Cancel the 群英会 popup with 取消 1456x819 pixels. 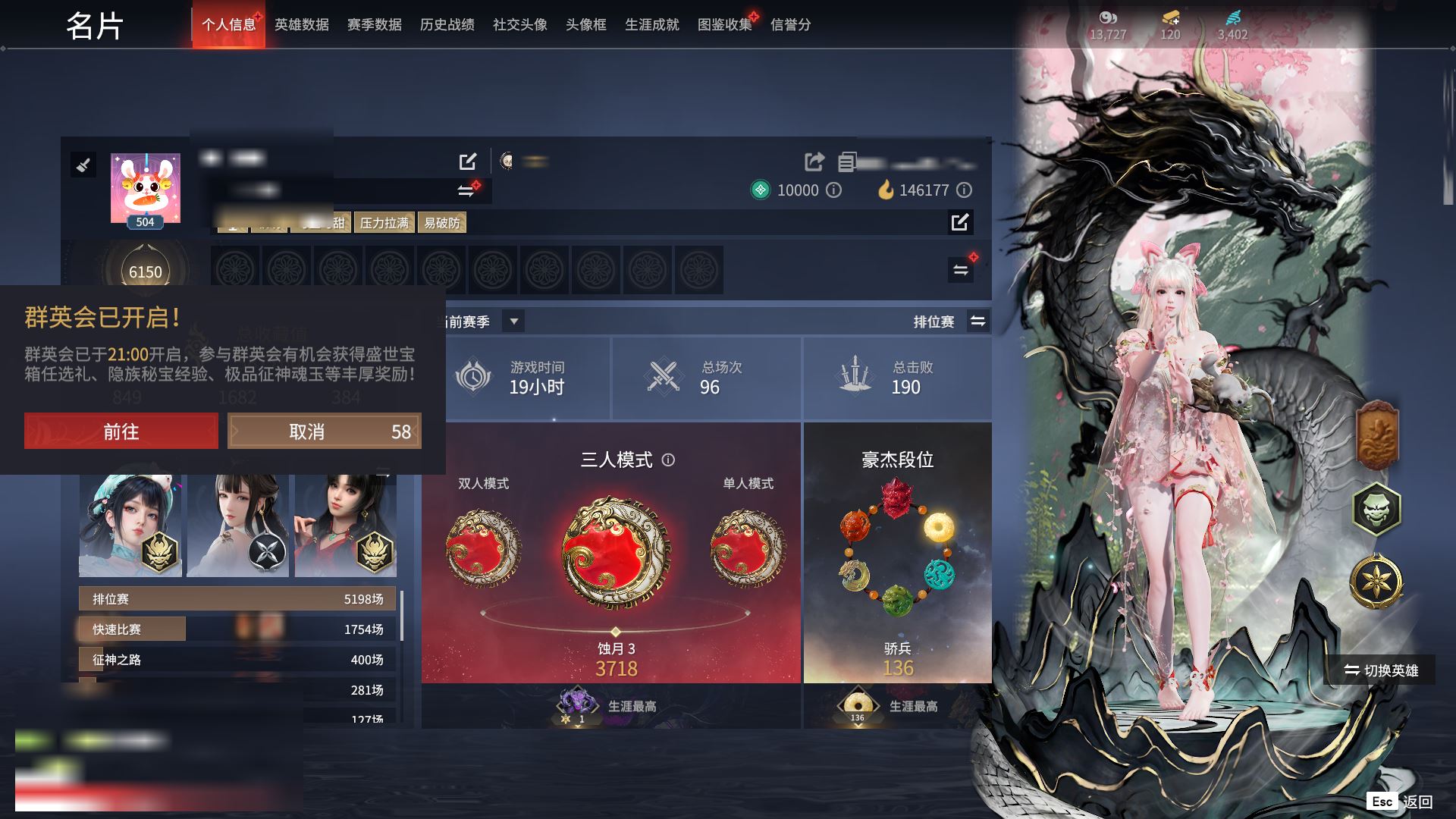tap(324, 431)
